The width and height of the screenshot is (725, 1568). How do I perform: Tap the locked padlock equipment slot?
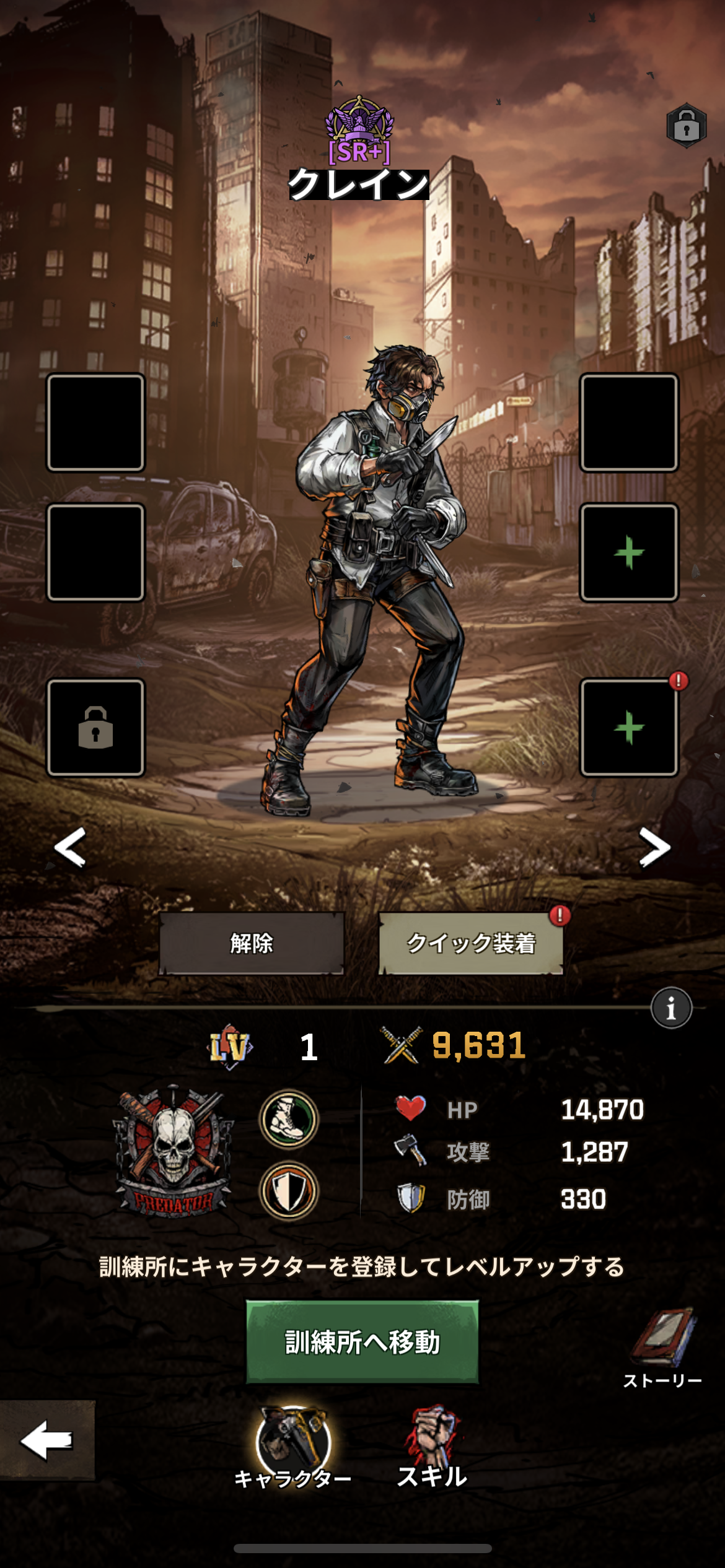click(x=96, y=728)
